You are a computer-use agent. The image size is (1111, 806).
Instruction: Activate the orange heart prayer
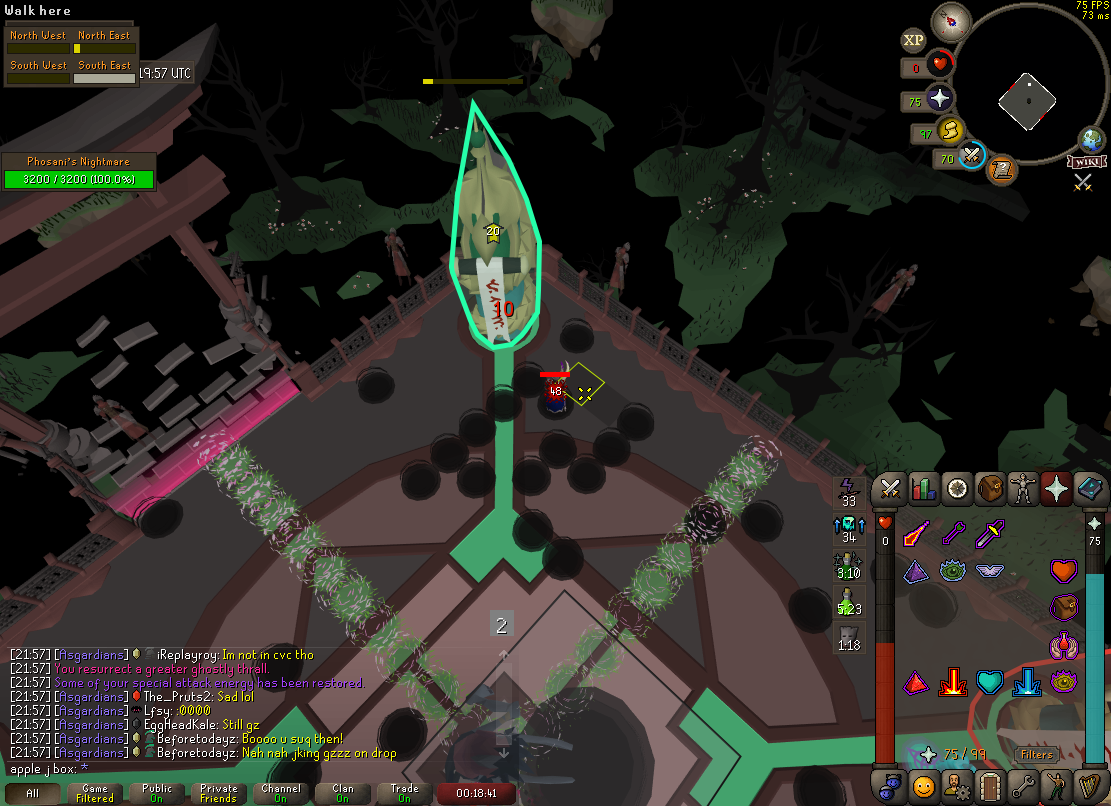[1063, 571]
